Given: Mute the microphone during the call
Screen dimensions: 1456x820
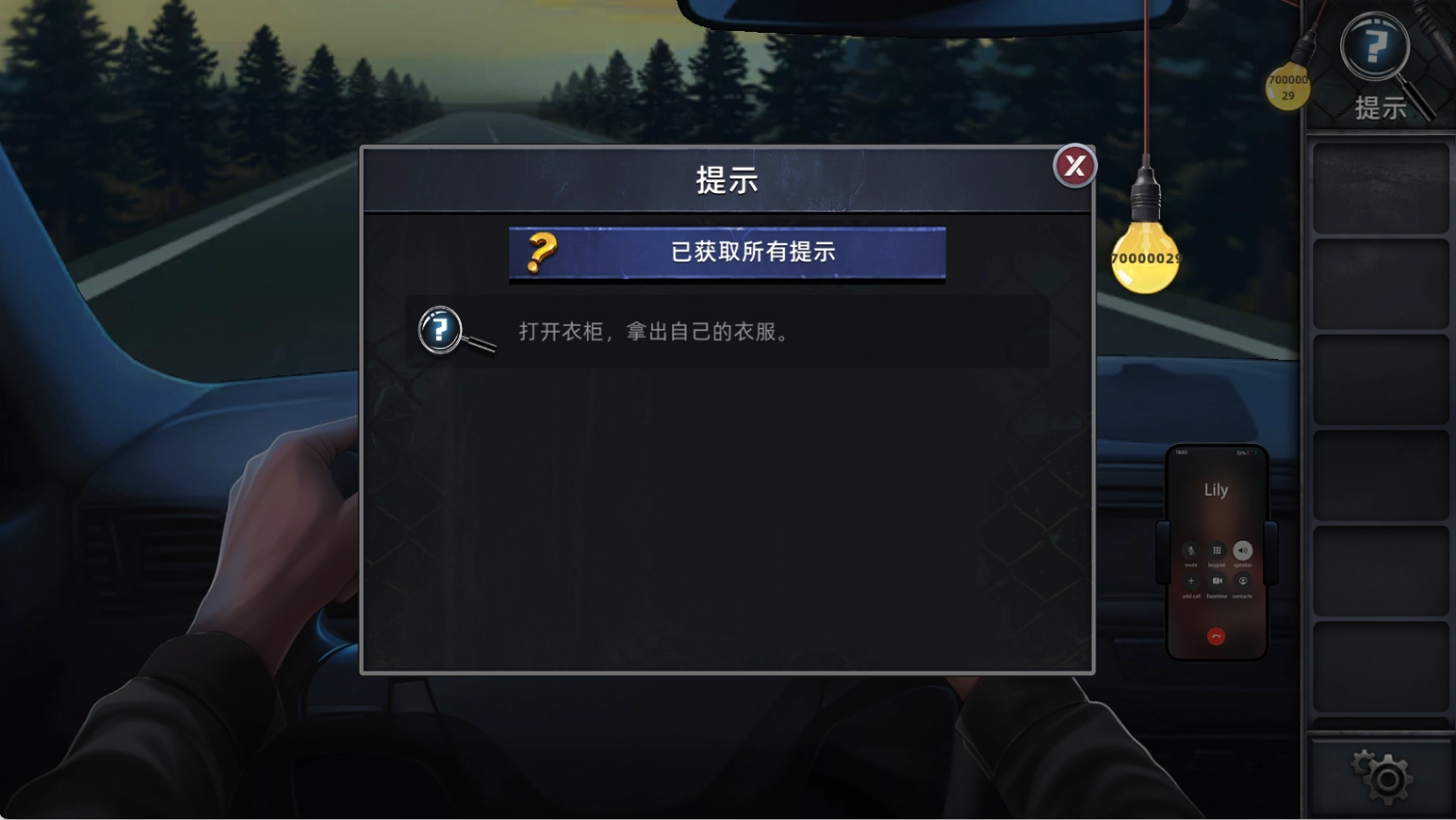Looking at the screenshot, I should pyautogui.click(x=1191, y=551).
